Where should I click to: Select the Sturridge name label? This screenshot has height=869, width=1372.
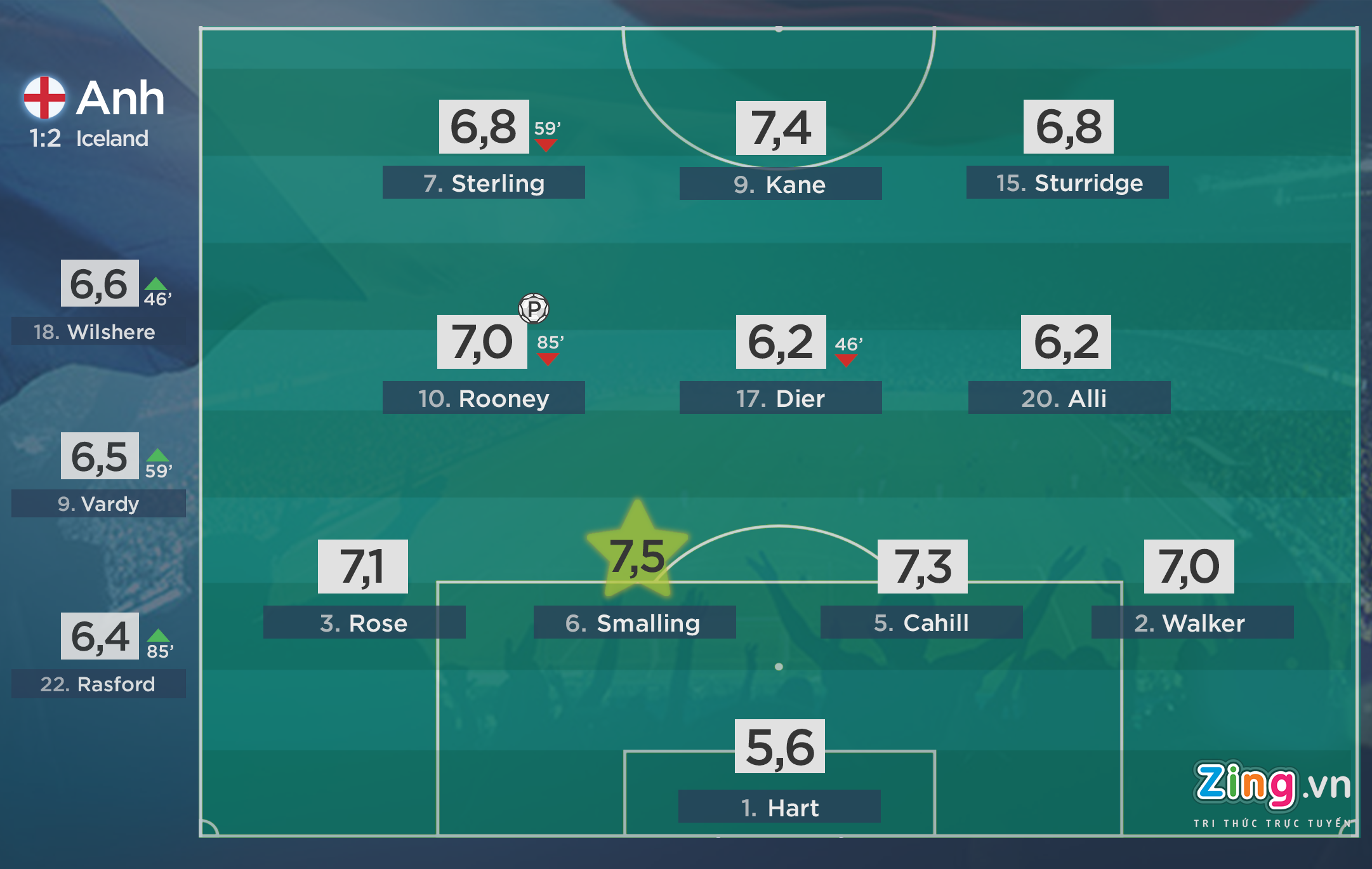click(1067, 183)
